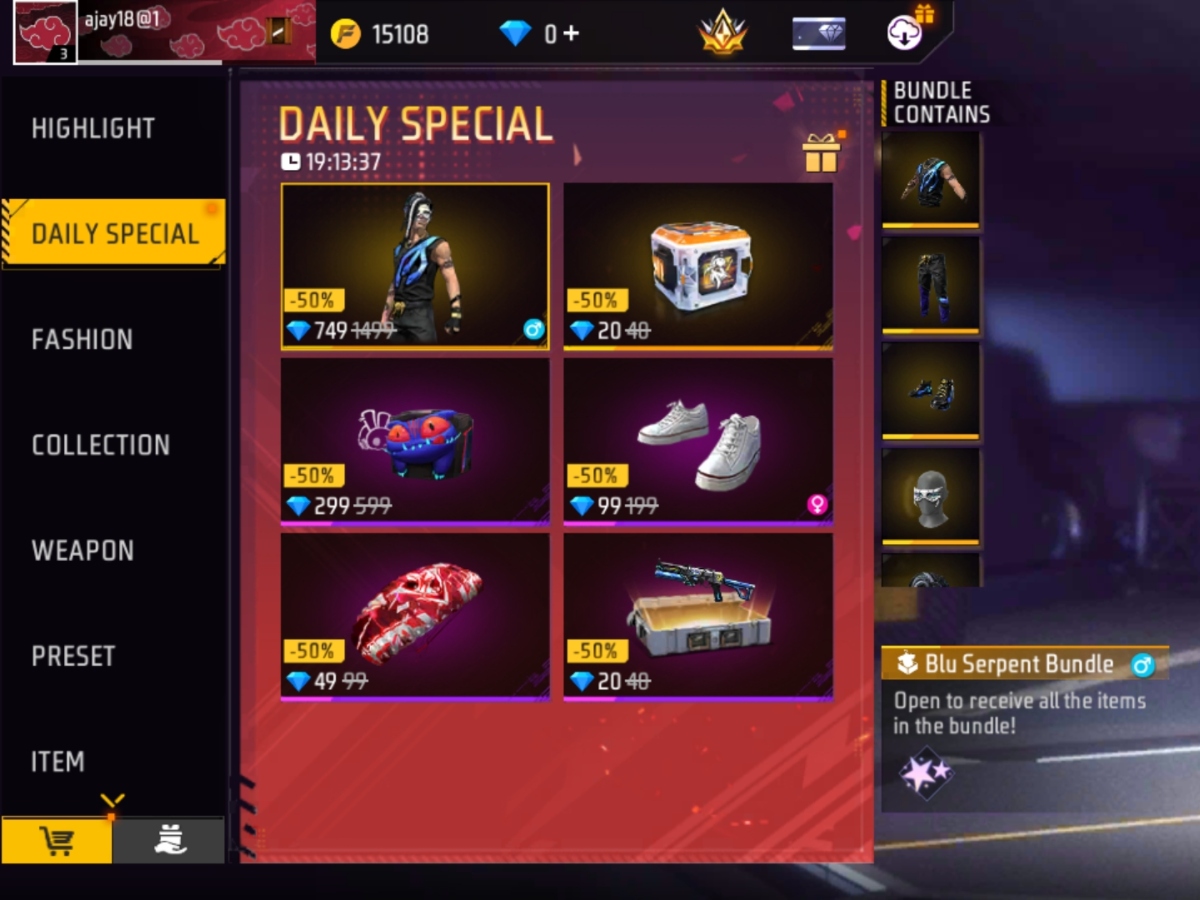Select the blue monster loot box for 299
Image resolution: width=1200 pixels, height=900 pixels.
(x=415, y=440)
